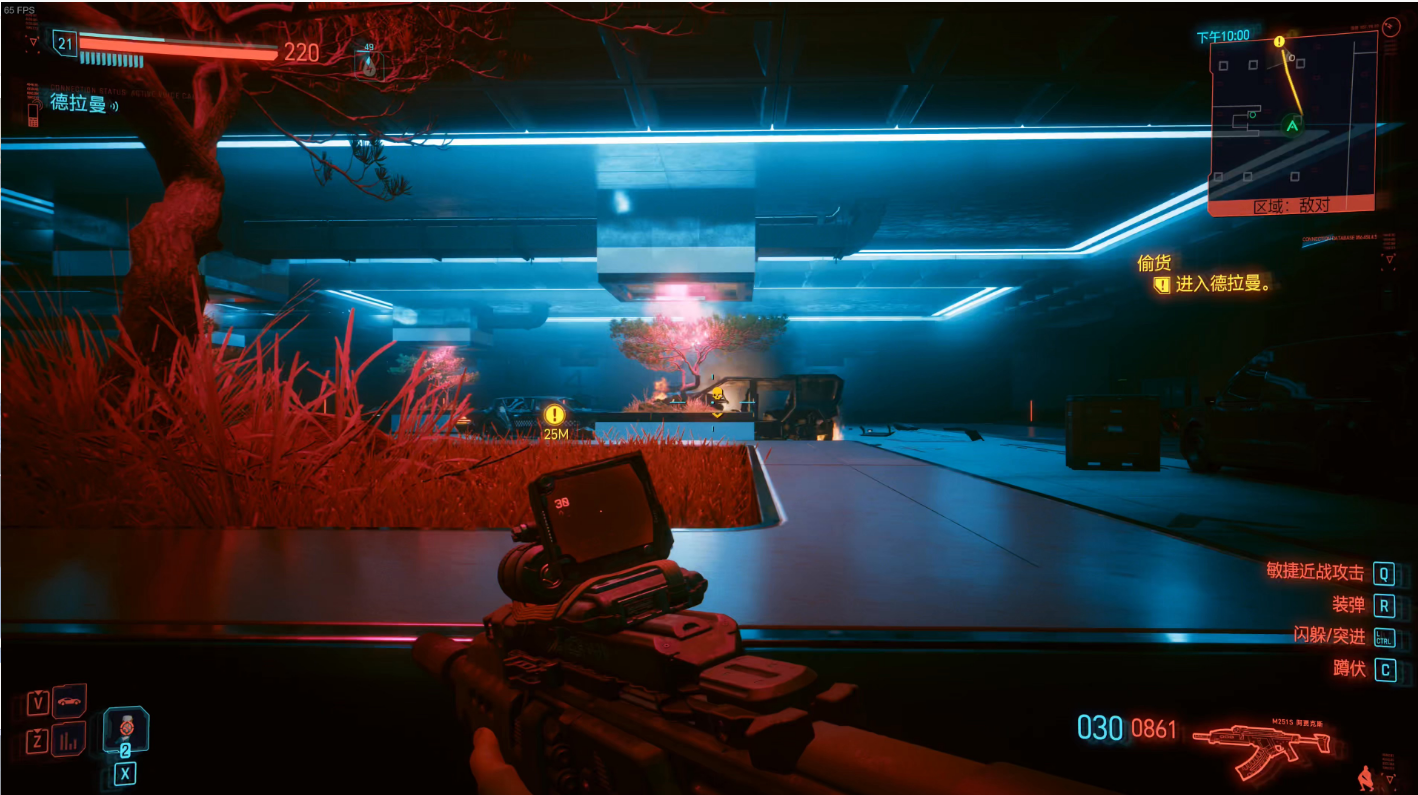Click the droplet status effect icon
This screenshot has width=1418, height=795.
[x=368, y=65]
